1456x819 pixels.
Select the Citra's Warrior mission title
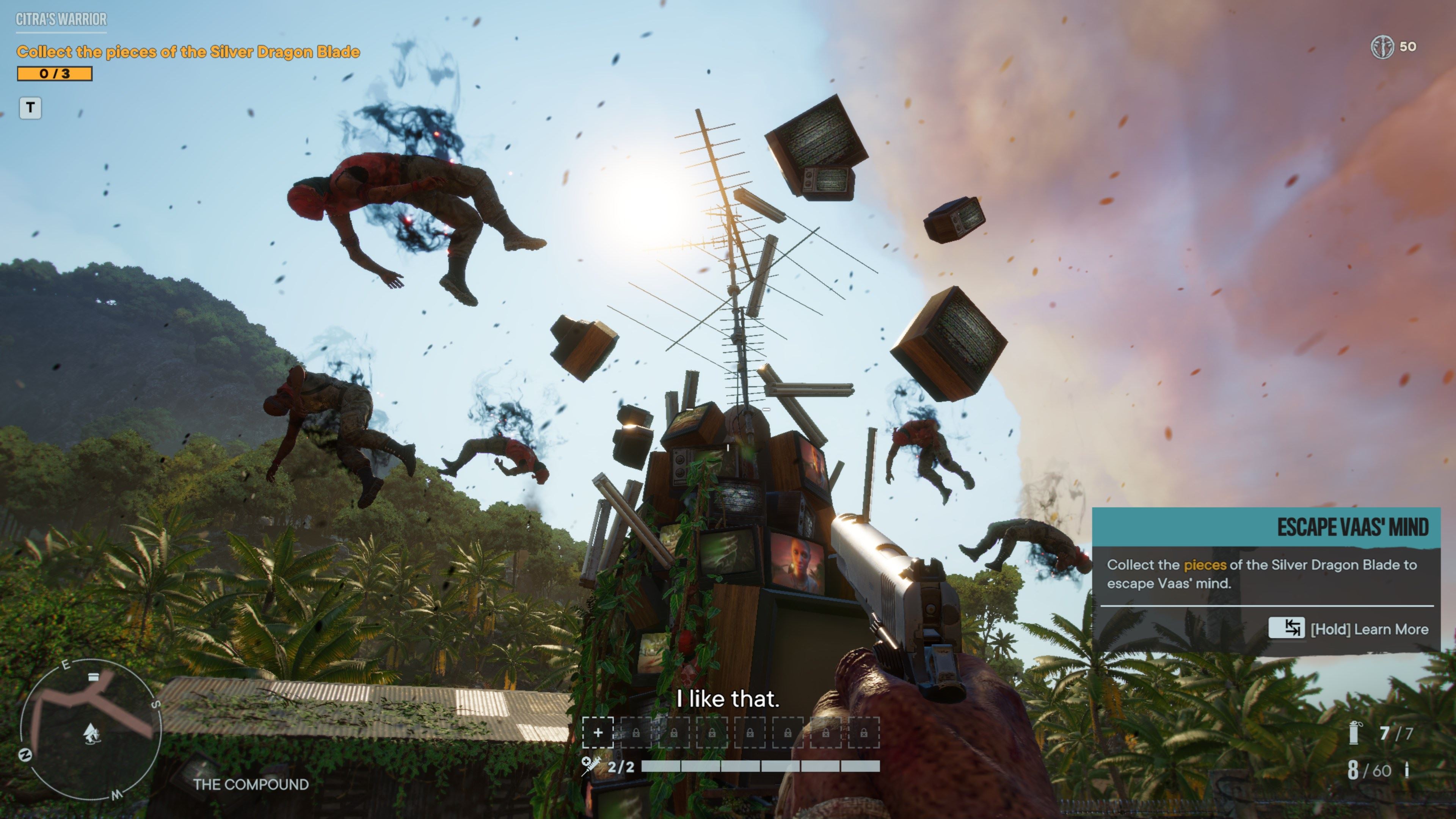(x=61, y=20)
